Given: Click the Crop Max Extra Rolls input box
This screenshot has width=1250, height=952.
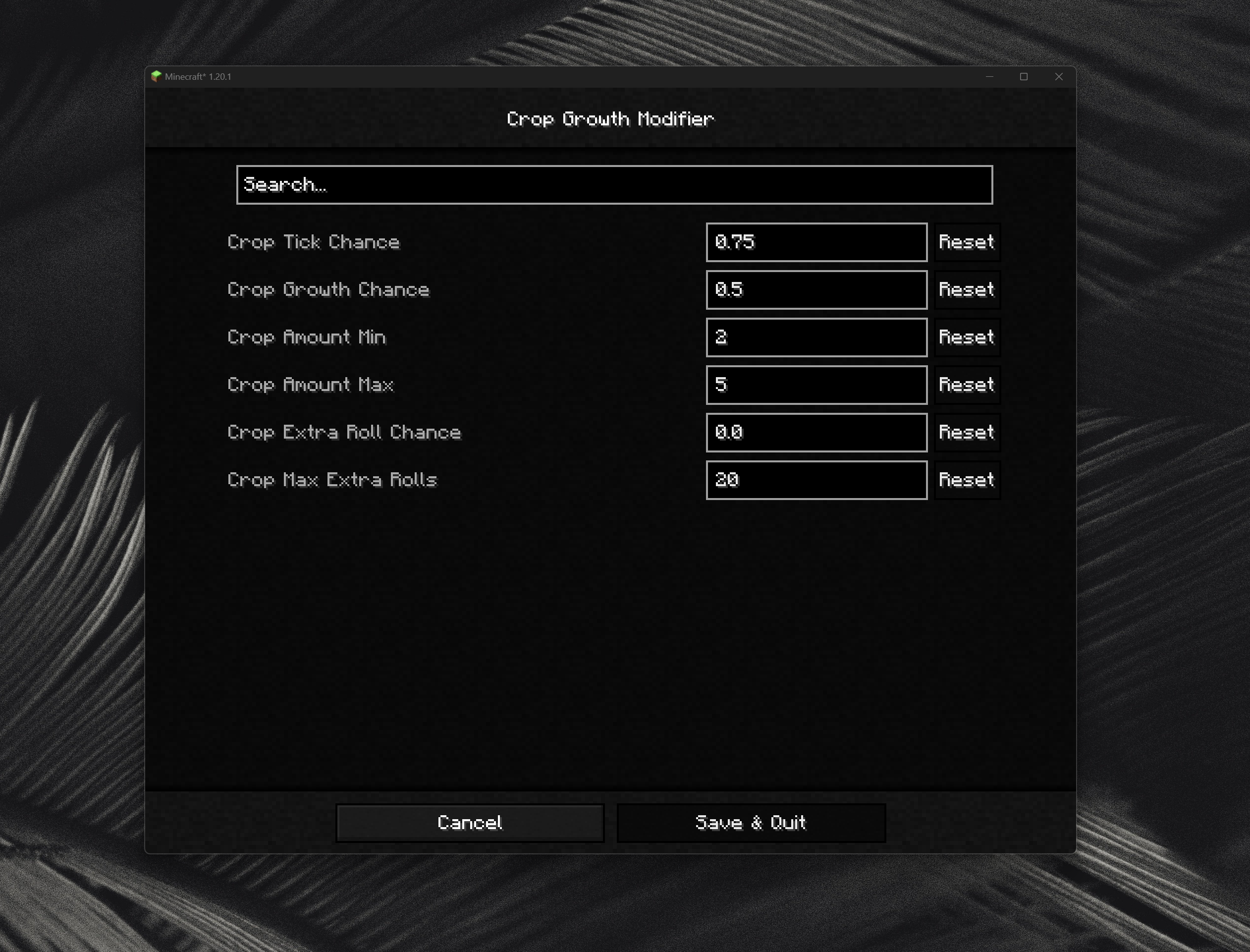Looking at the screenshot, I should pos(815,480).
